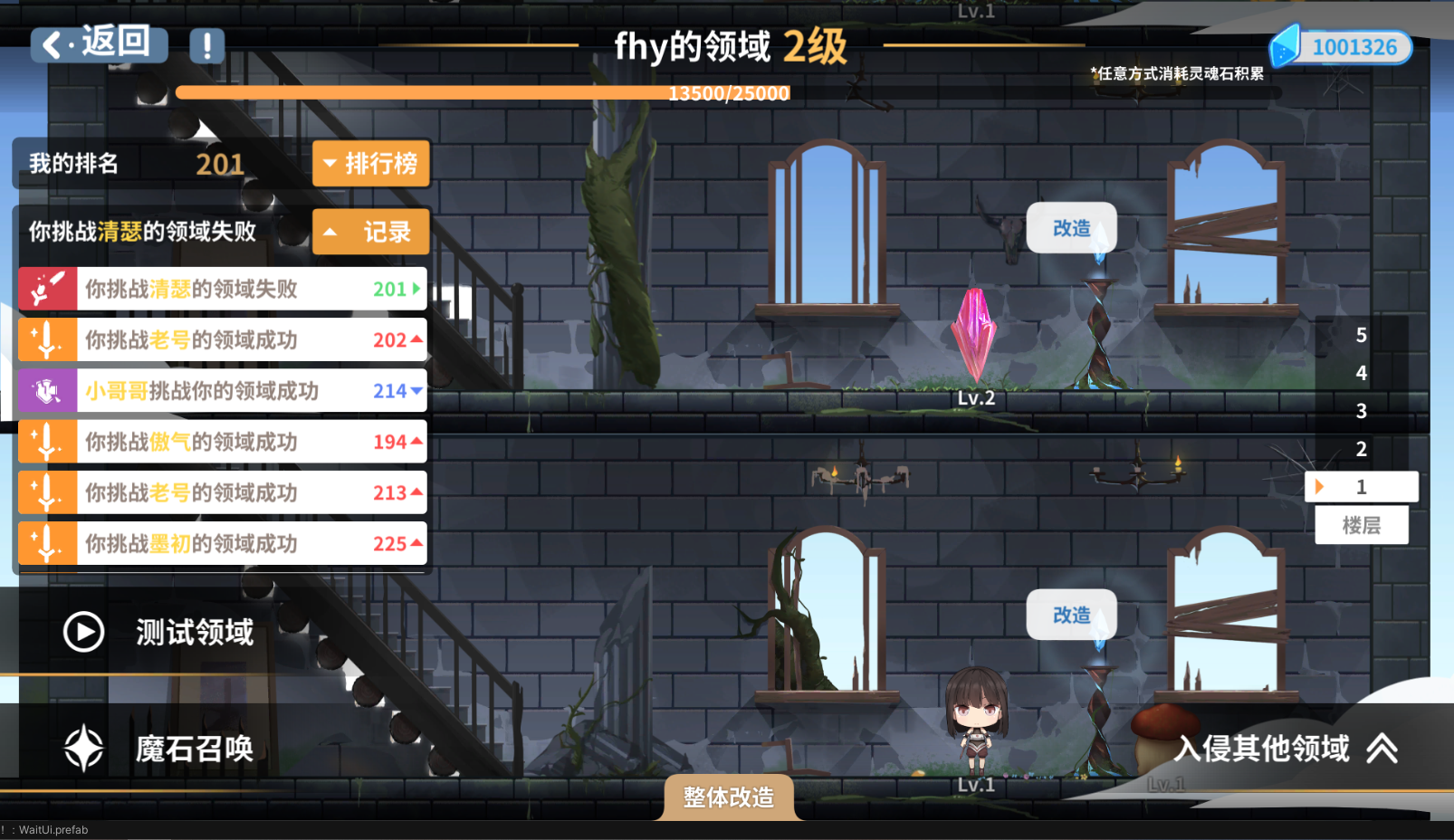This screenshot has width=1454, height=840.
Task: Collapse the 记录 battle record list
Action: tap(370, 232)
